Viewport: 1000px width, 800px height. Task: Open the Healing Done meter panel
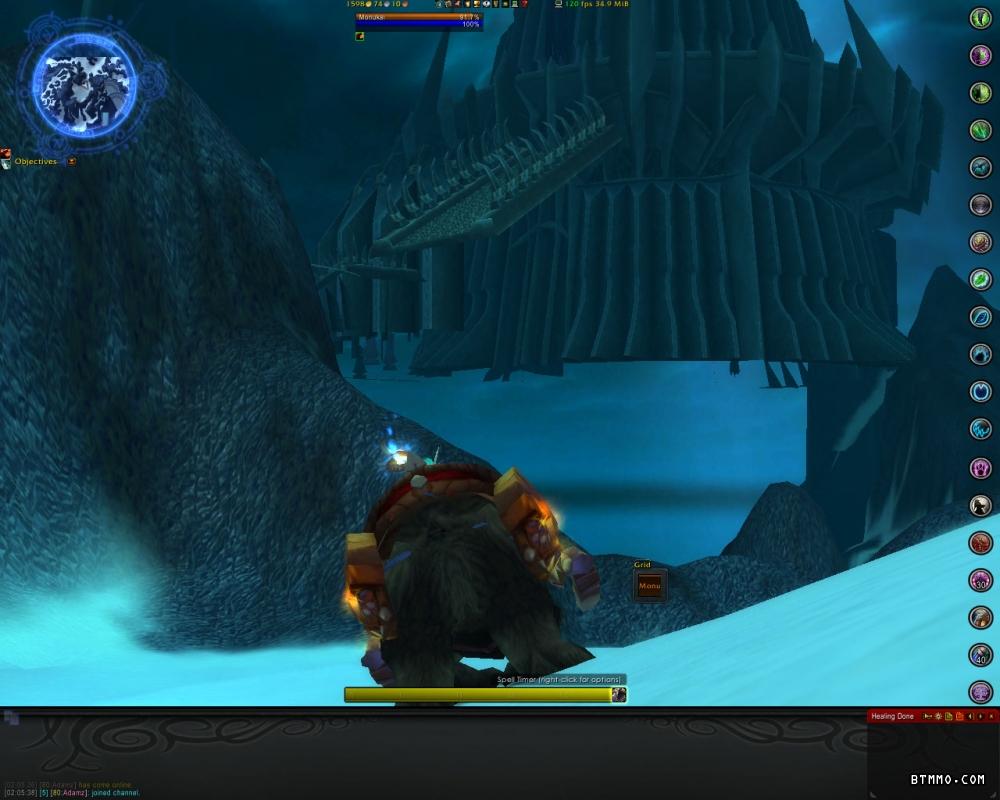coord(892,716)
